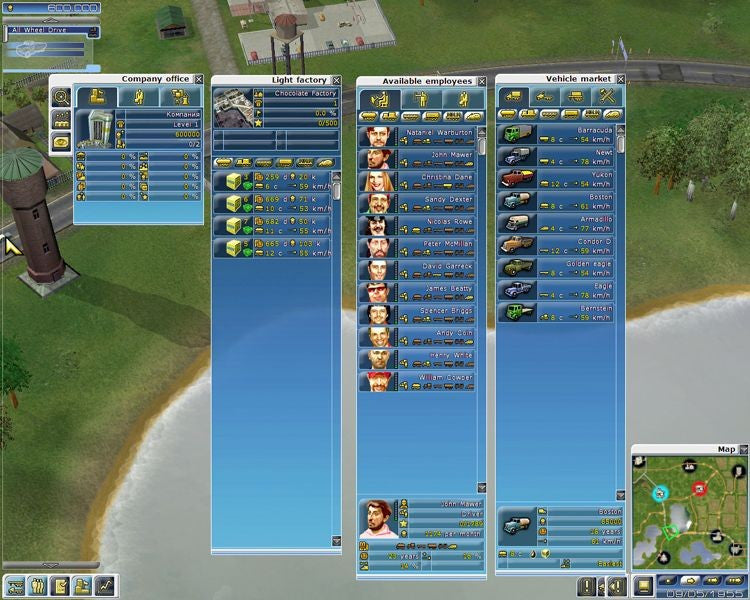Close the Available employees window
750x600 pixels.
coord(481,81)
